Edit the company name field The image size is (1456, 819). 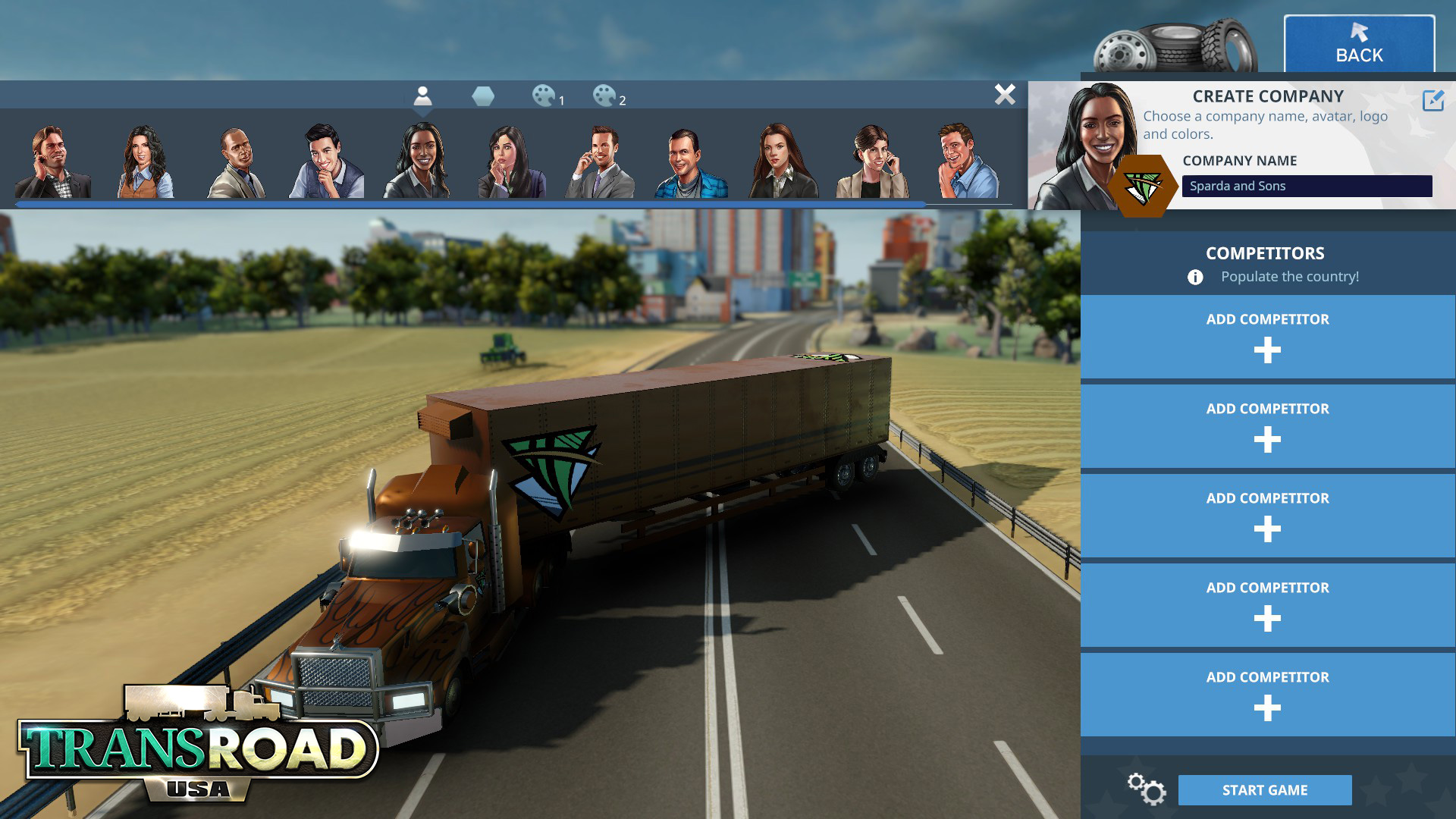tap(1306, 186)
